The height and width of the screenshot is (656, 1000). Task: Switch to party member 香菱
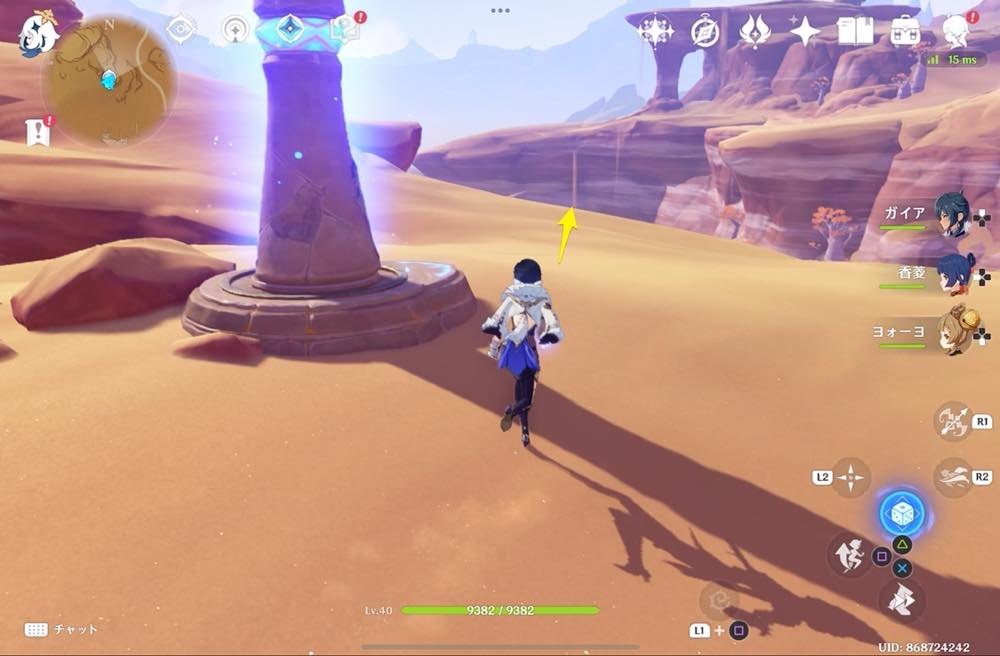click(952, 273)
